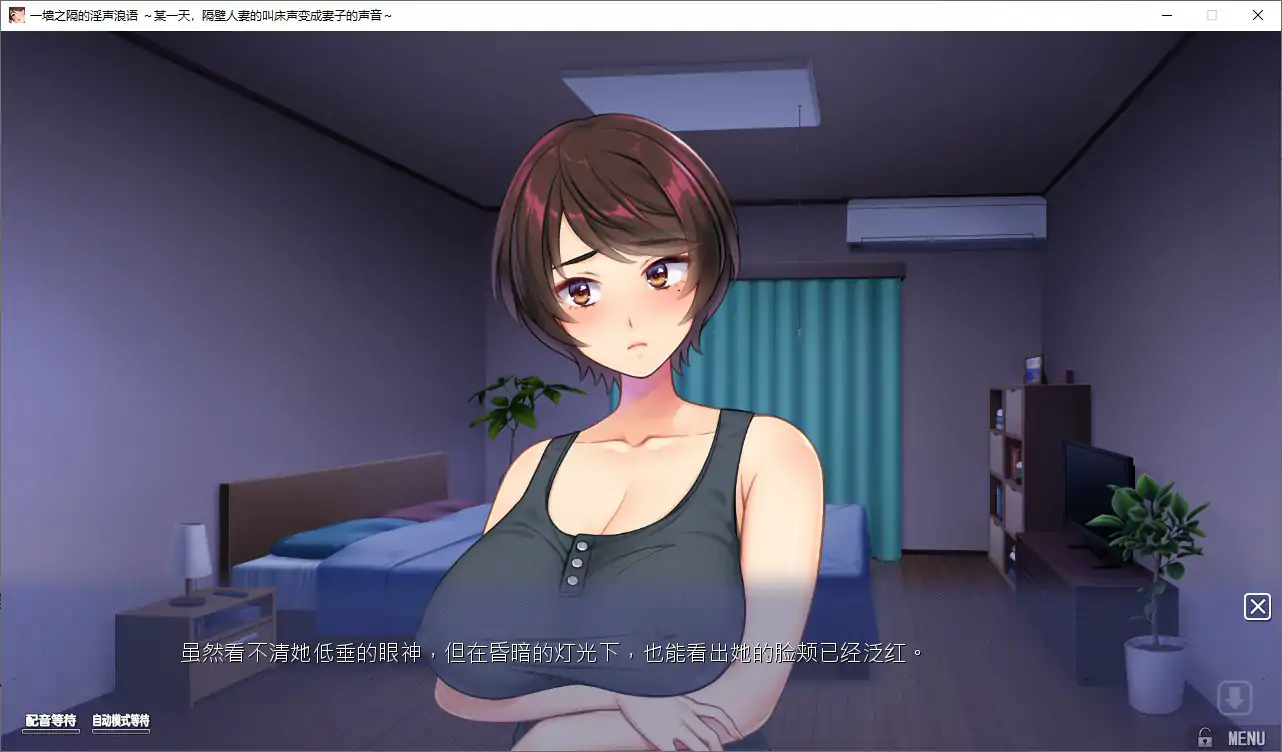Close the game window

pos(1257,15)
